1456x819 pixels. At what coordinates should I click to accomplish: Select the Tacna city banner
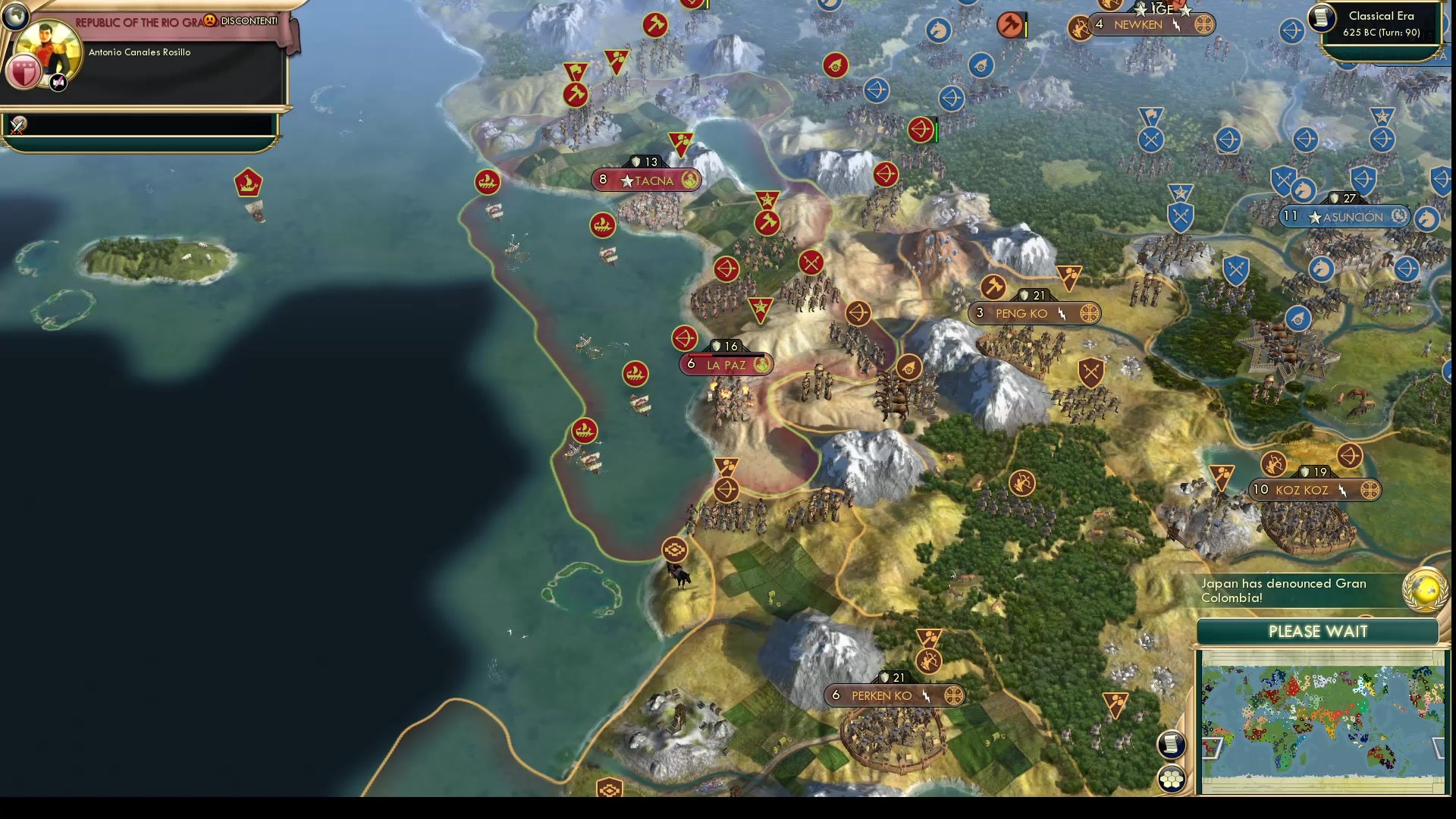pyautogui.click(x=646, y=180)
